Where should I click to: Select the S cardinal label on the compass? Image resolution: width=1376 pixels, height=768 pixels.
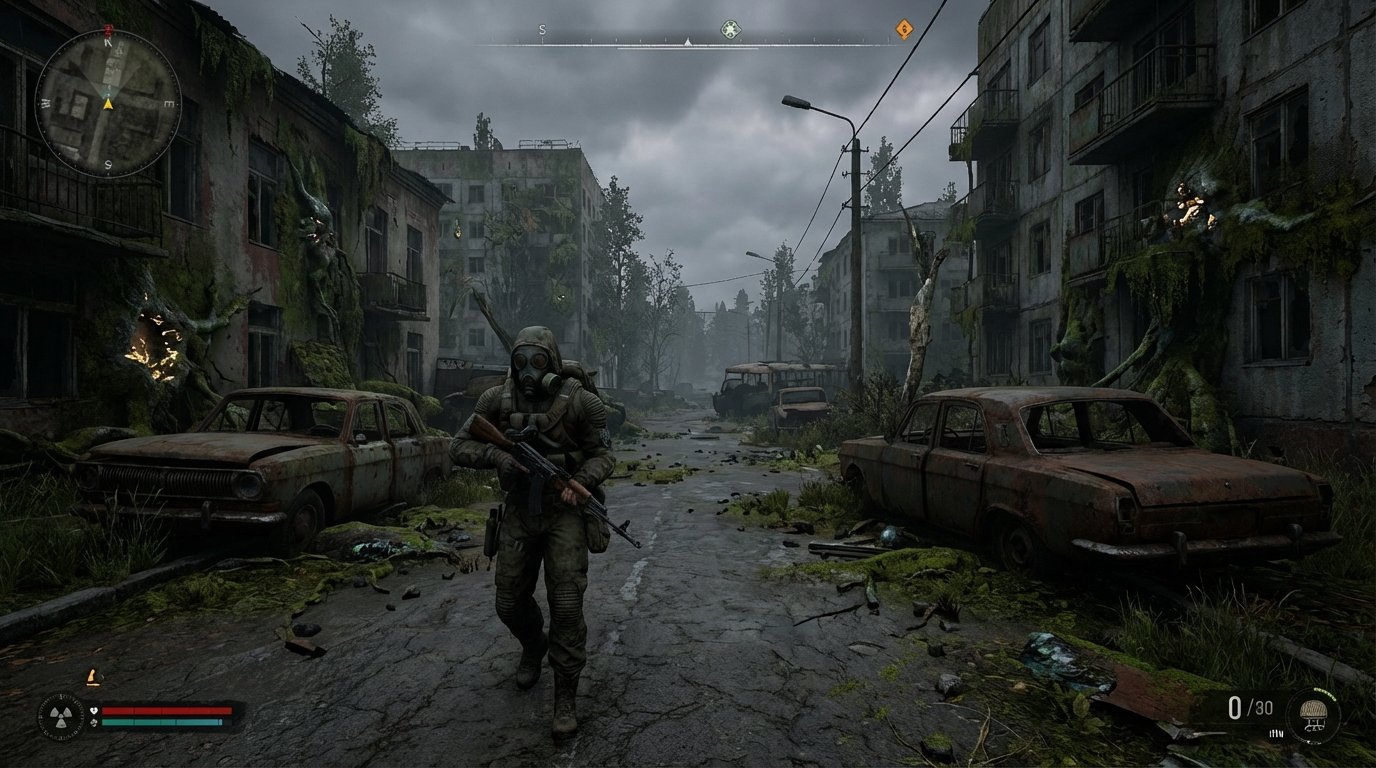tap(542, 29)
